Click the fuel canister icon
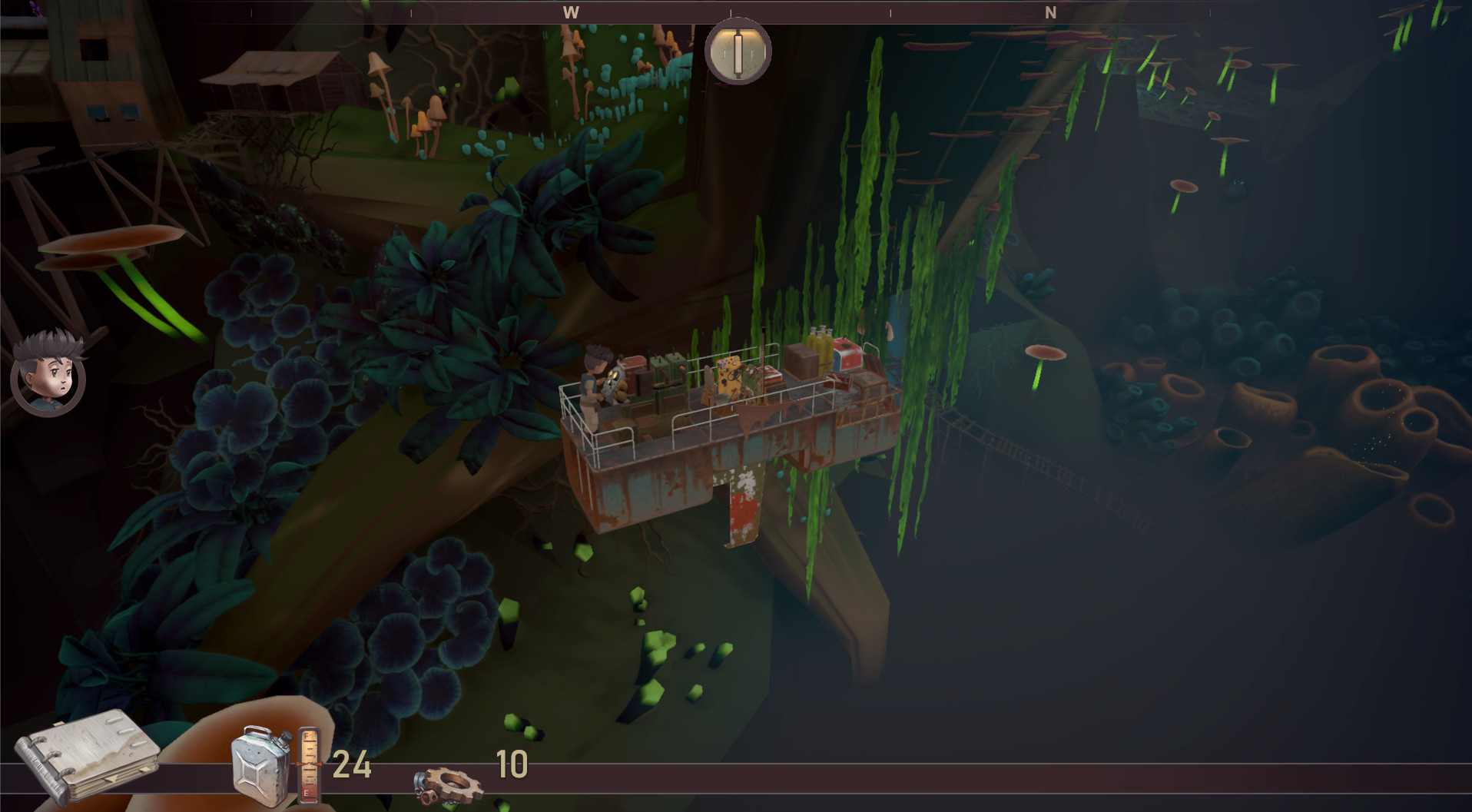Image resolution: width=1472 pixels, height=812 pixels. pos(260,766)
